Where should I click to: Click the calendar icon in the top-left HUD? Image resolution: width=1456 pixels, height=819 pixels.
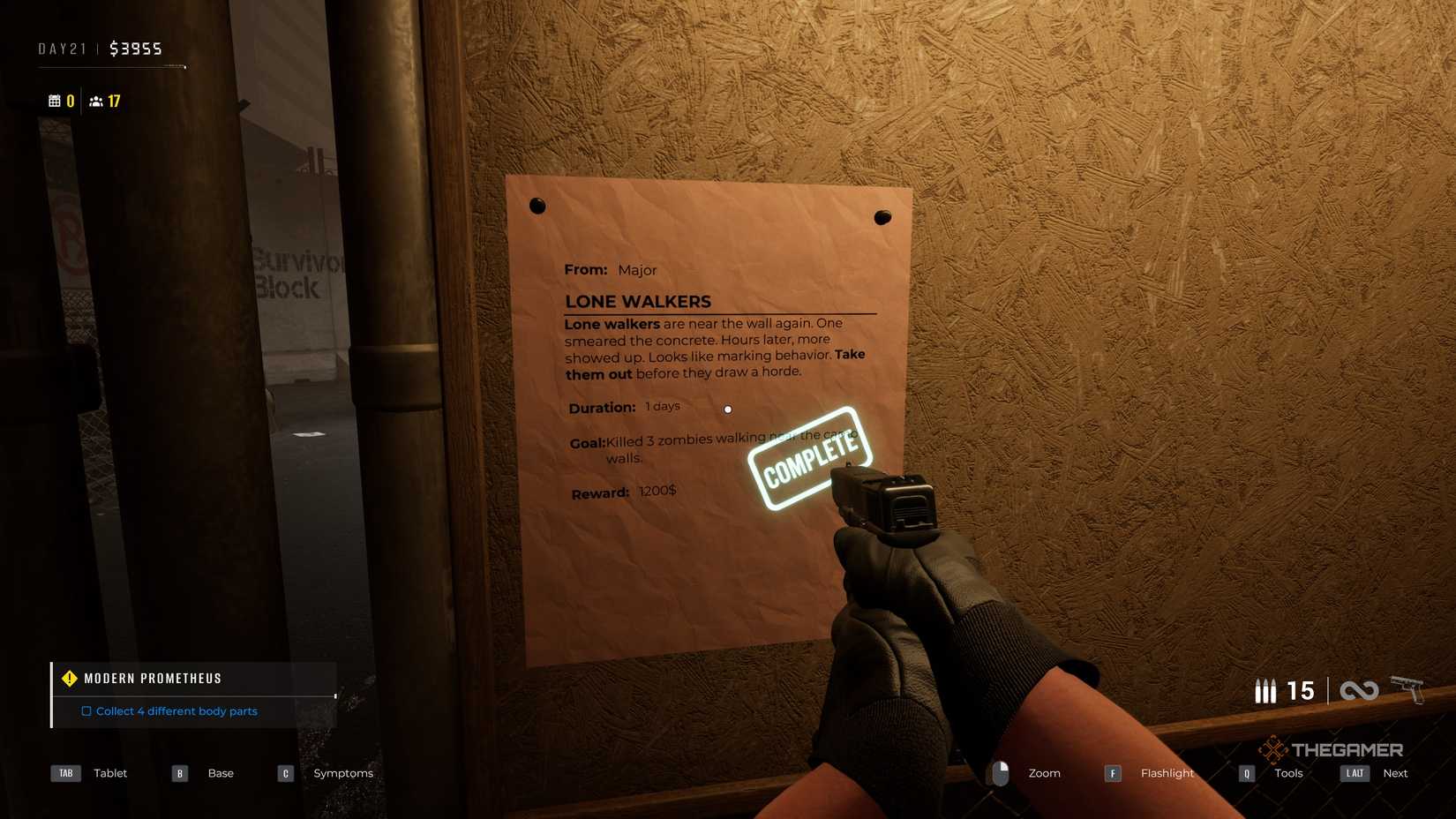(55, 101)
